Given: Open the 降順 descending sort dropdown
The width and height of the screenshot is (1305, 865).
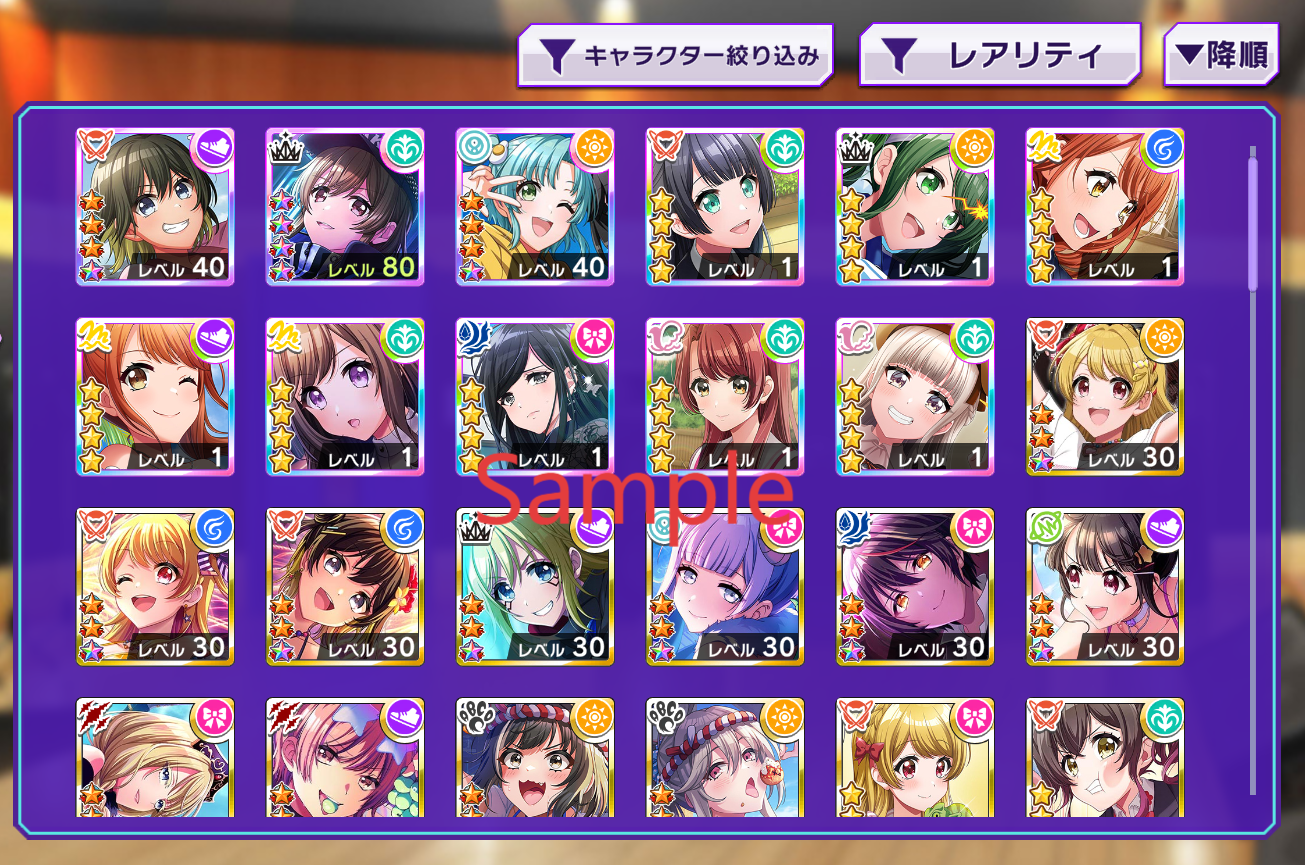Looking at the screenshot, I should tap(1222, 53).
